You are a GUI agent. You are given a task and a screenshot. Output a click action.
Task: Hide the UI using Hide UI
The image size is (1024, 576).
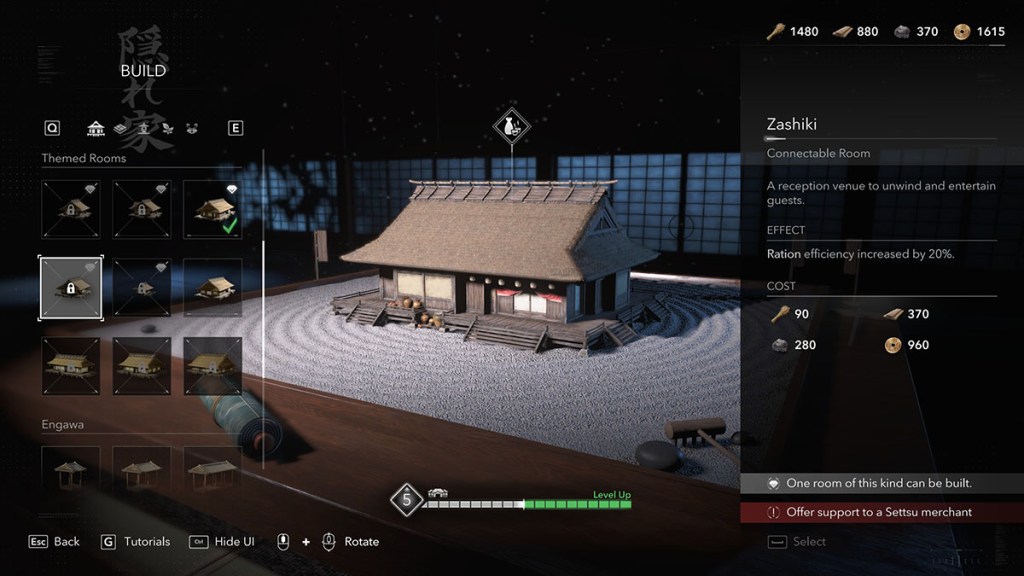(x=222, y=541)
